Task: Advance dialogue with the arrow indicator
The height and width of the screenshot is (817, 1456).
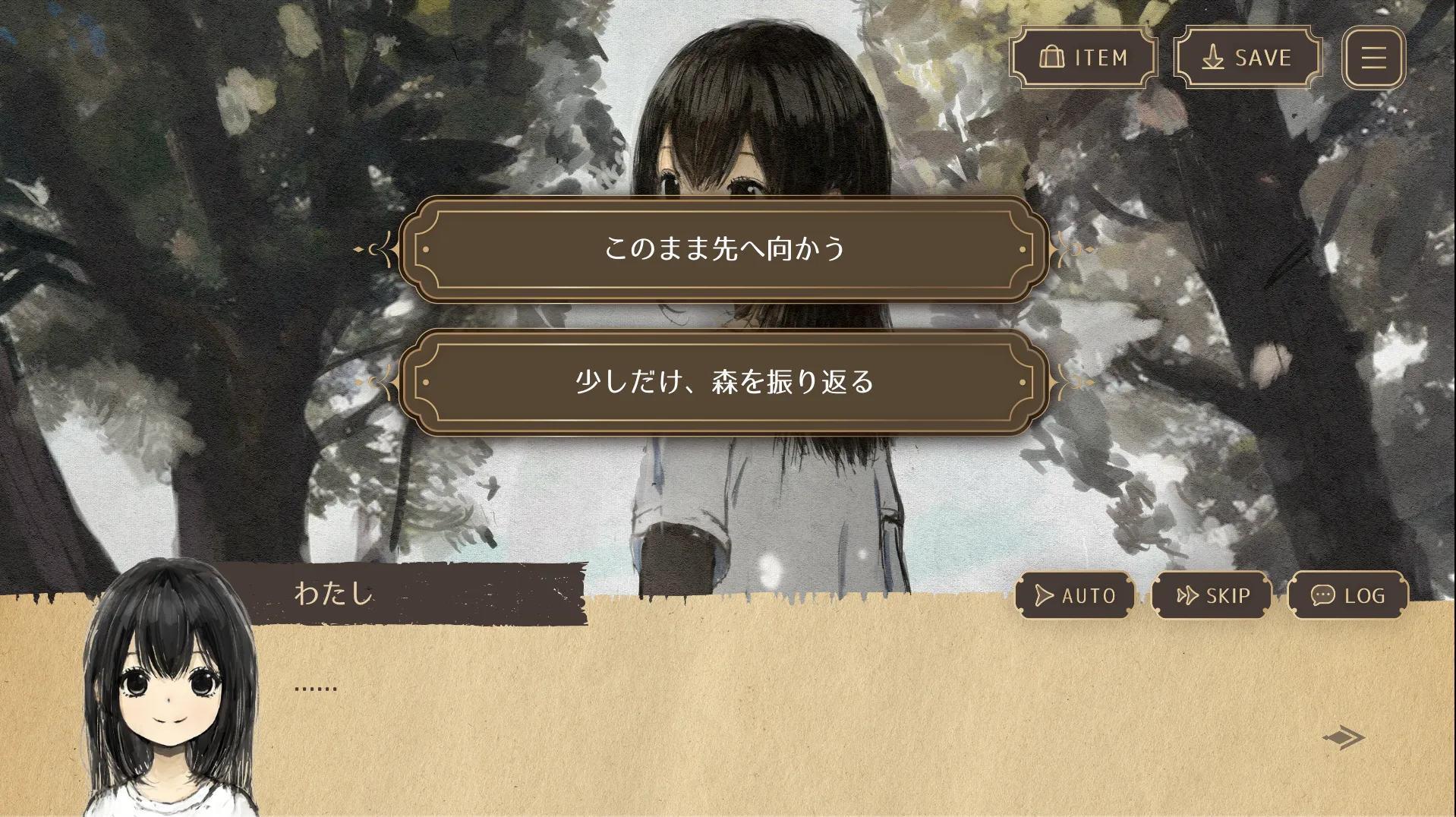Action: tap(1343, 737)
